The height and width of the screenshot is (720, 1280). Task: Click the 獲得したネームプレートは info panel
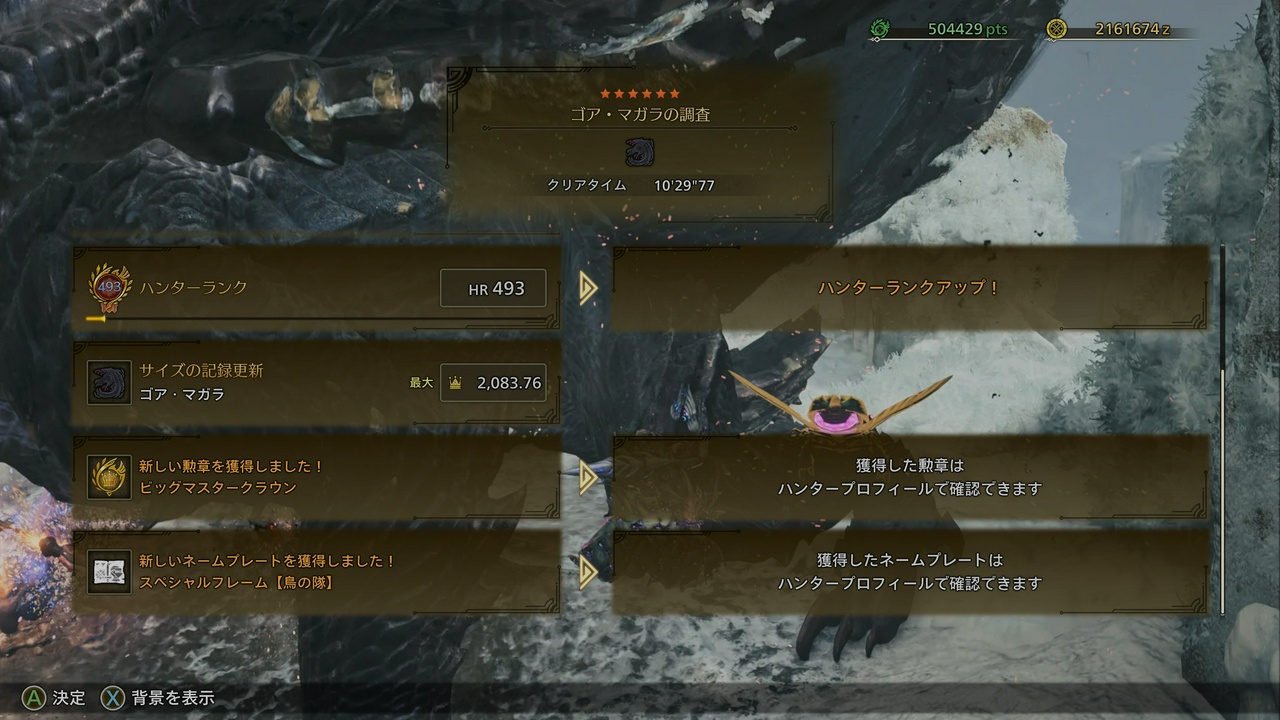click(x=908, y=571)
